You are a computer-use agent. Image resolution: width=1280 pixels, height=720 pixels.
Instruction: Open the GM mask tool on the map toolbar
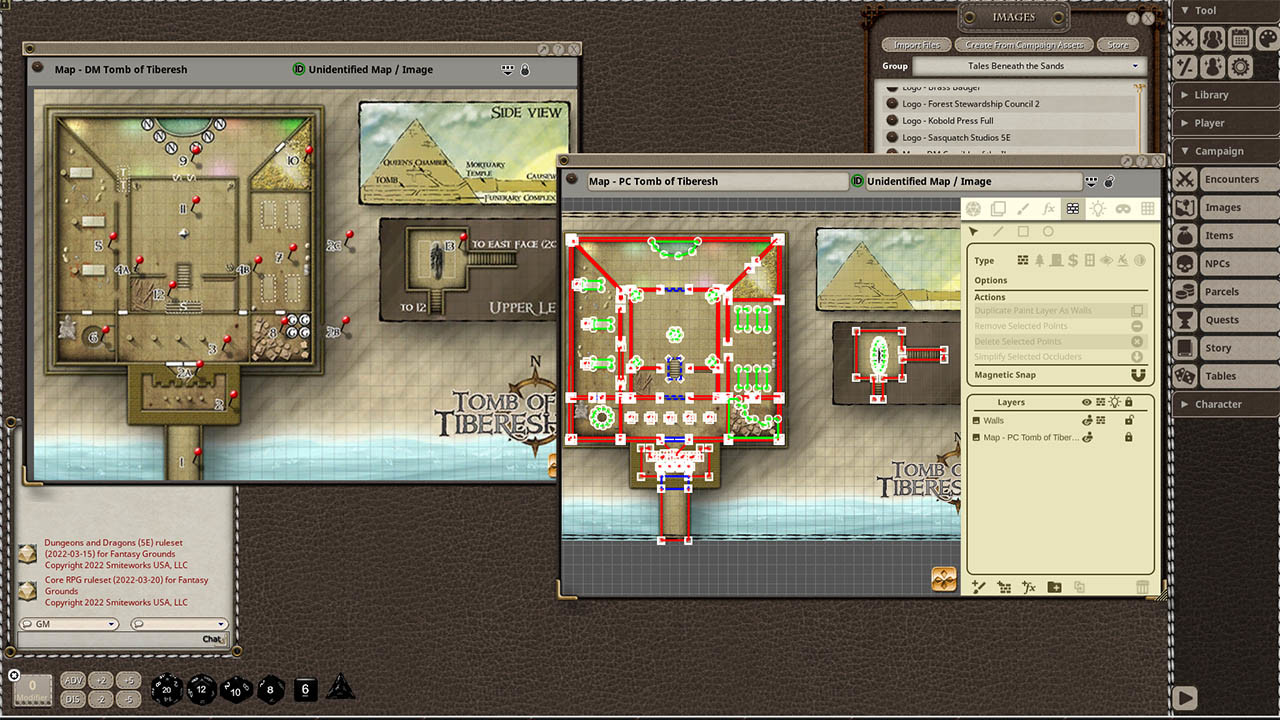(x=1123, y=209)
